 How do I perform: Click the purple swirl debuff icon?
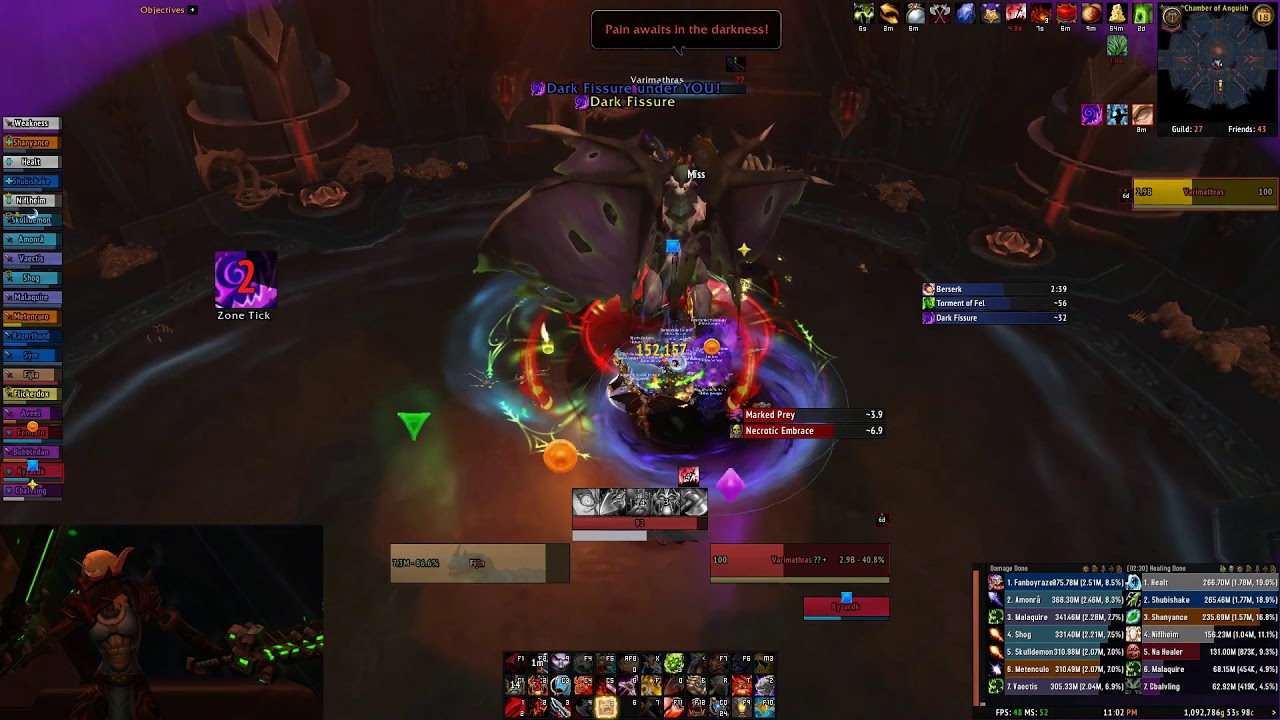(1091, 115)
